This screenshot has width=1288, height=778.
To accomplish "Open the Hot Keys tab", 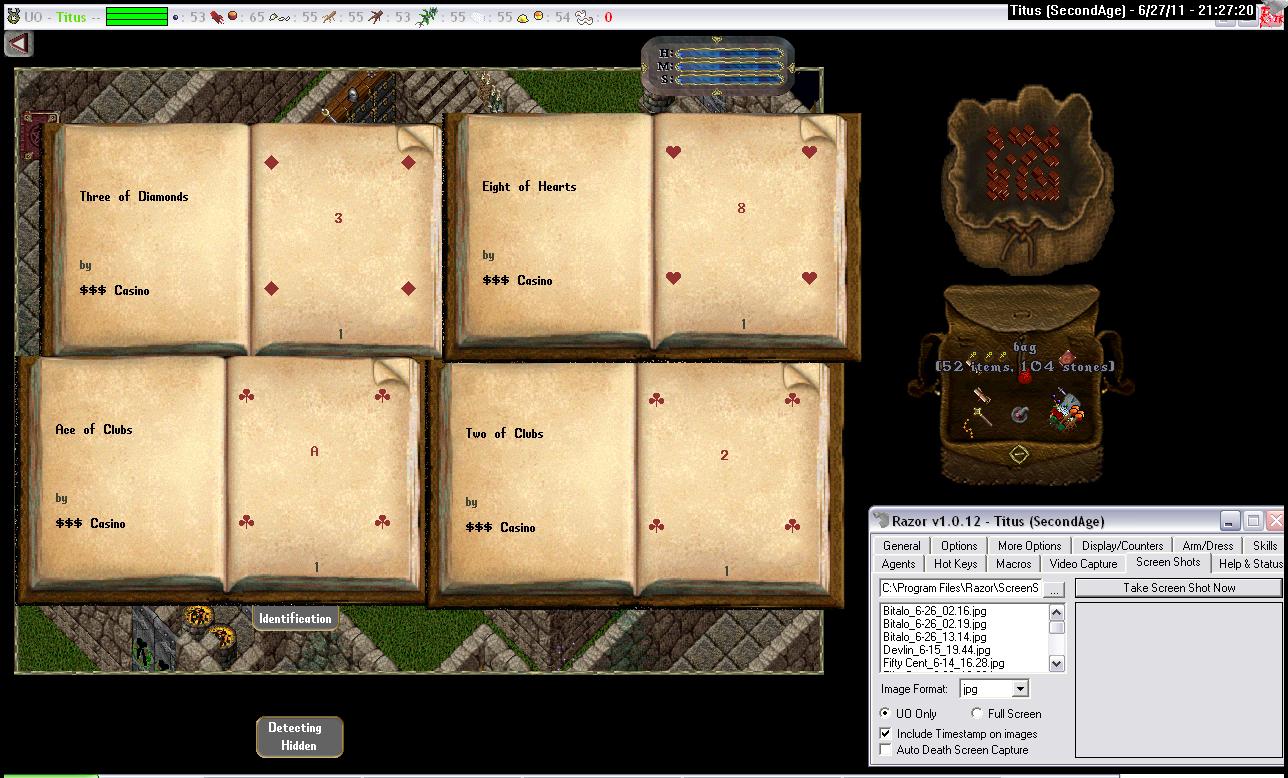I will [x=955, y=564].
